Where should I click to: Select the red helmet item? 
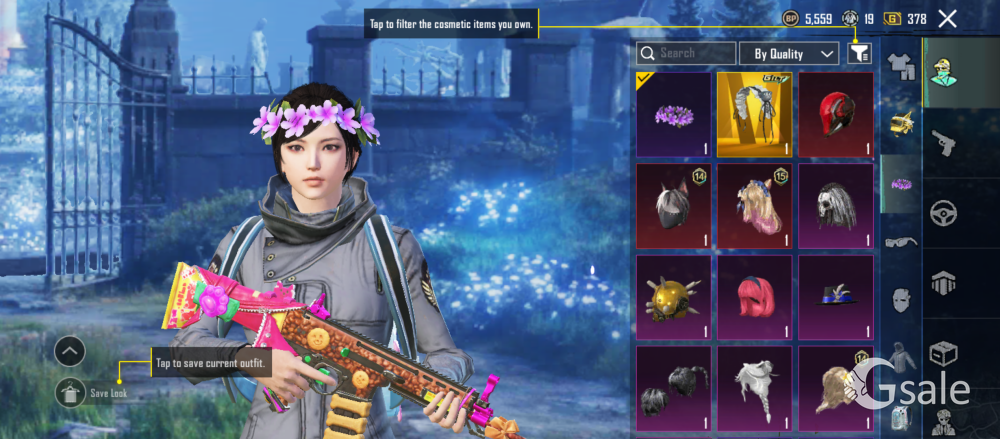835,115
